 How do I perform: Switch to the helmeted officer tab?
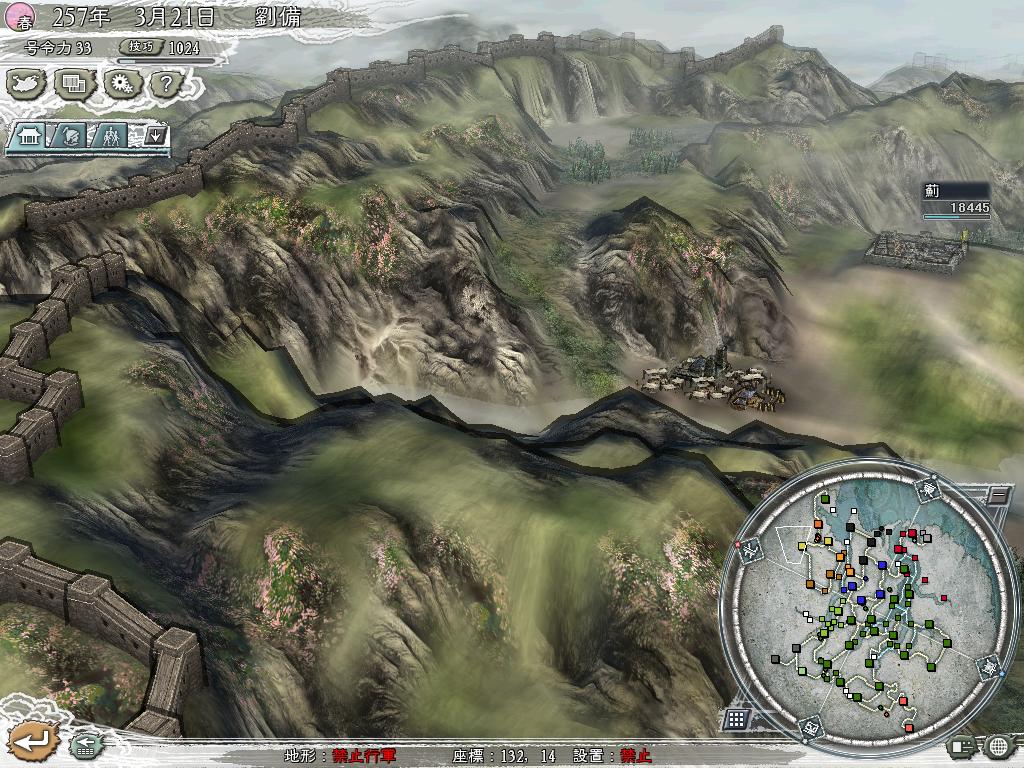[69, 135]
